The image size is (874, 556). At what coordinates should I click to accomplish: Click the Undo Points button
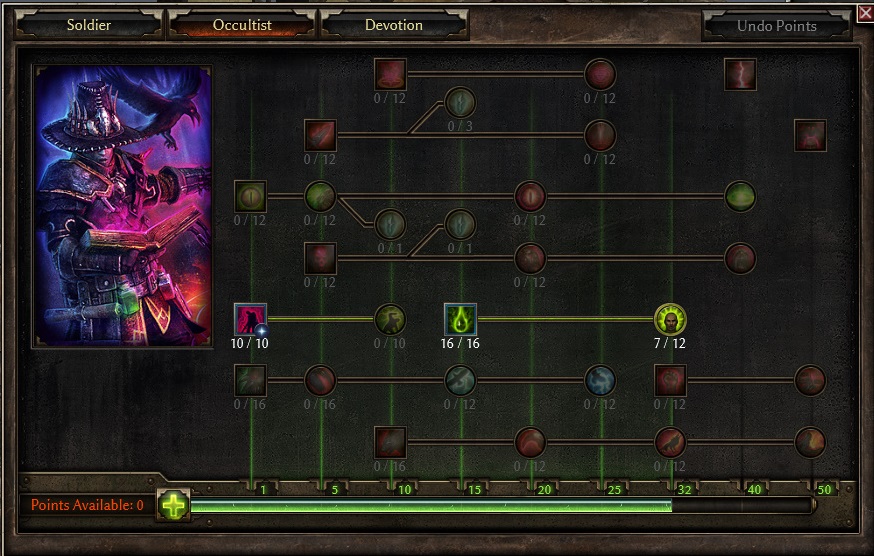click(x=776, y=26)
